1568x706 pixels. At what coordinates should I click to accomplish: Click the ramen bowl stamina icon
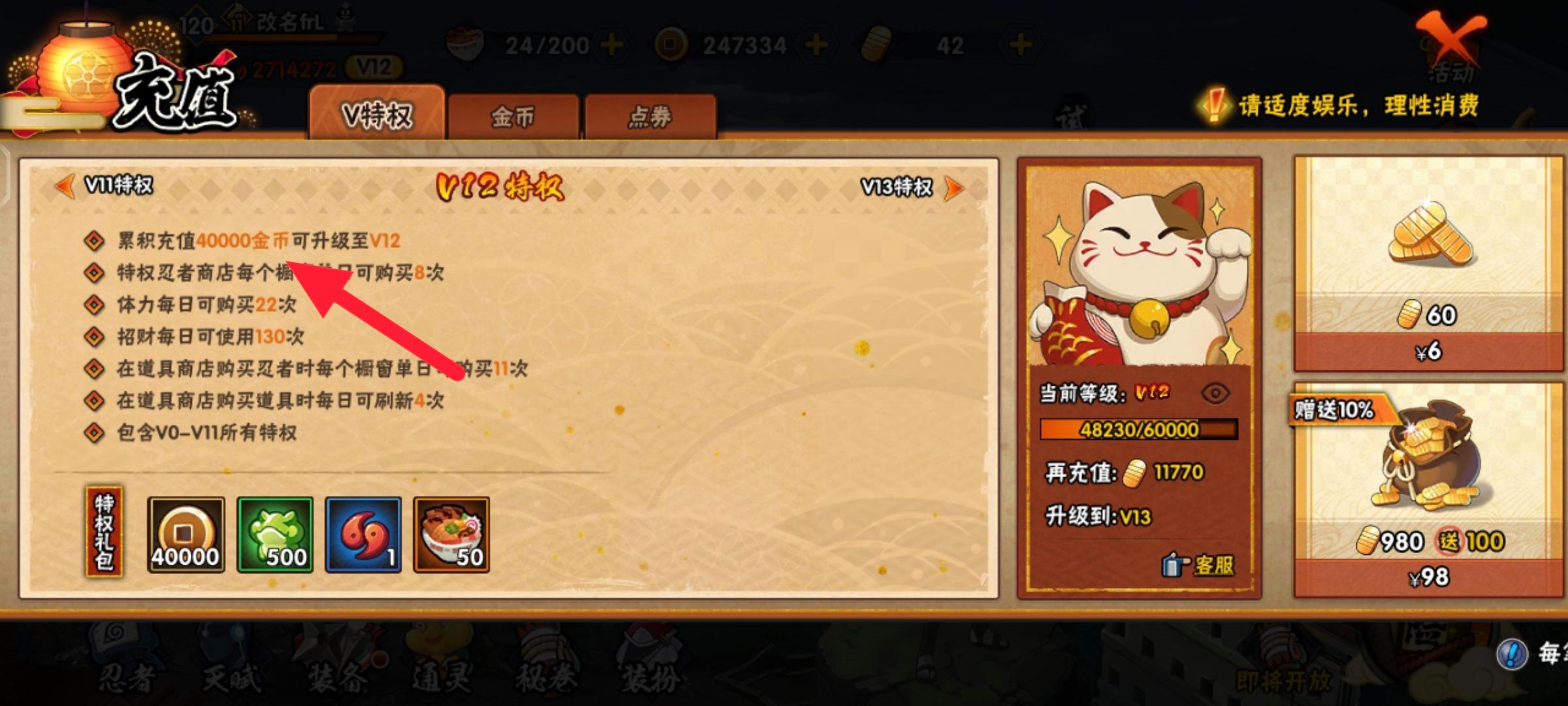pyautogui.click(x=465, y=44)
